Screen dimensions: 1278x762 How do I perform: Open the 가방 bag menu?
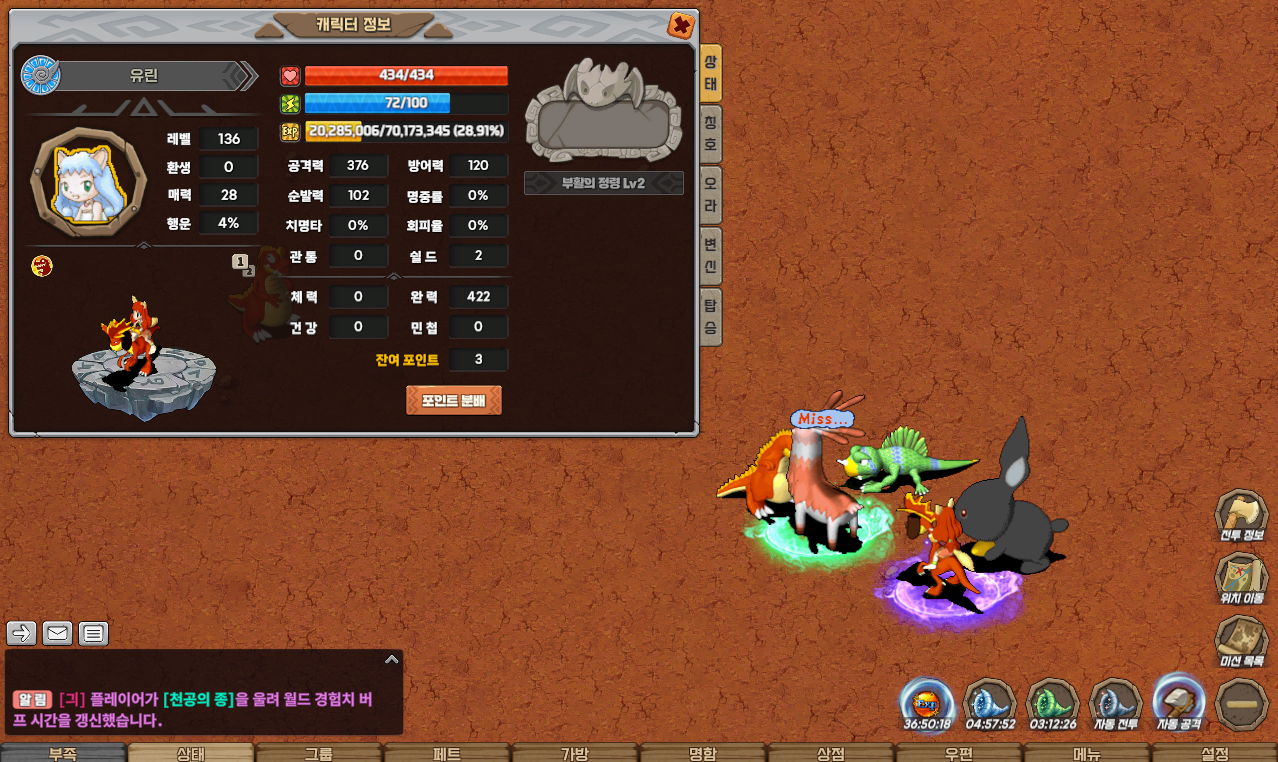coord(574,753)
